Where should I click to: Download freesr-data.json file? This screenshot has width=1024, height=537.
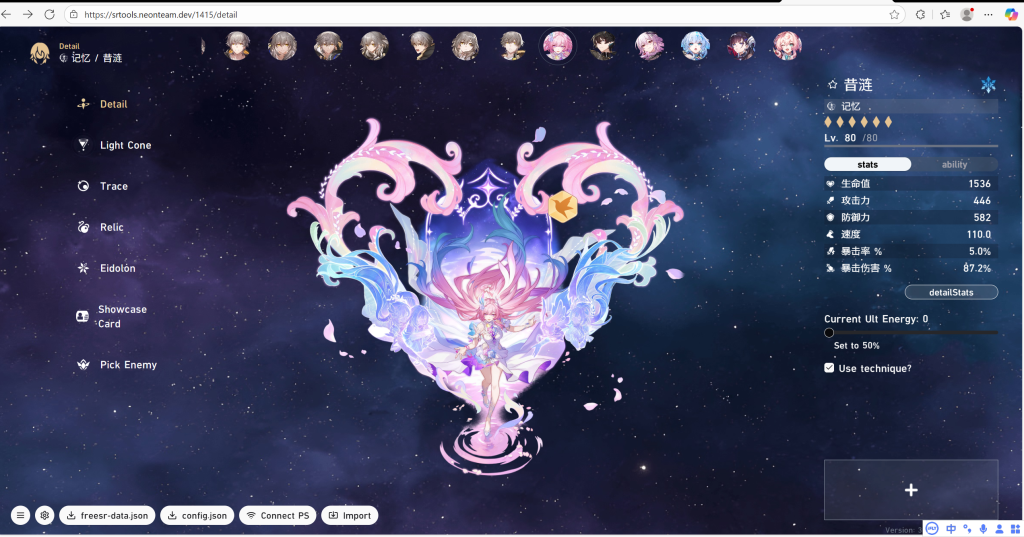pos(105,516)
